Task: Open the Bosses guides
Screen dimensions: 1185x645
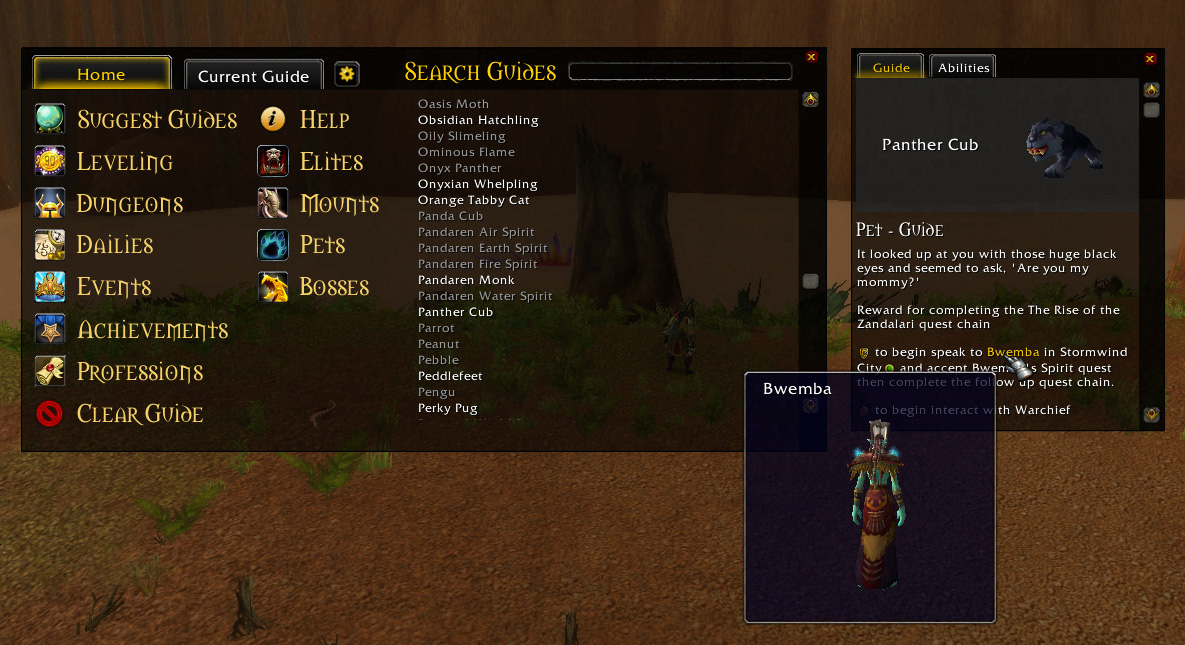Action: coord(334,287)
